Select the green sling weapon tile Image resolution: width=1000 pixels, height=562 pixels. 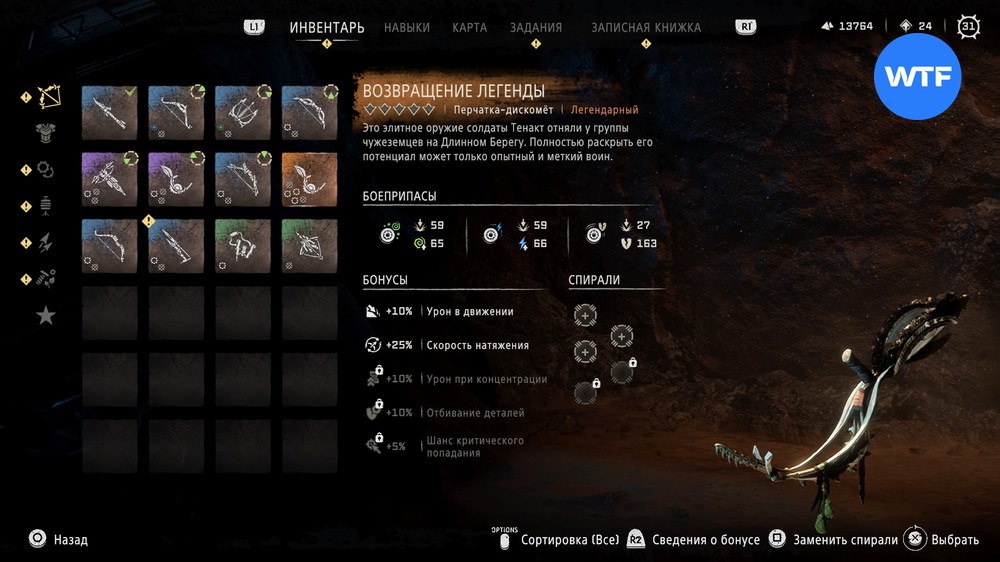[307, 245]
